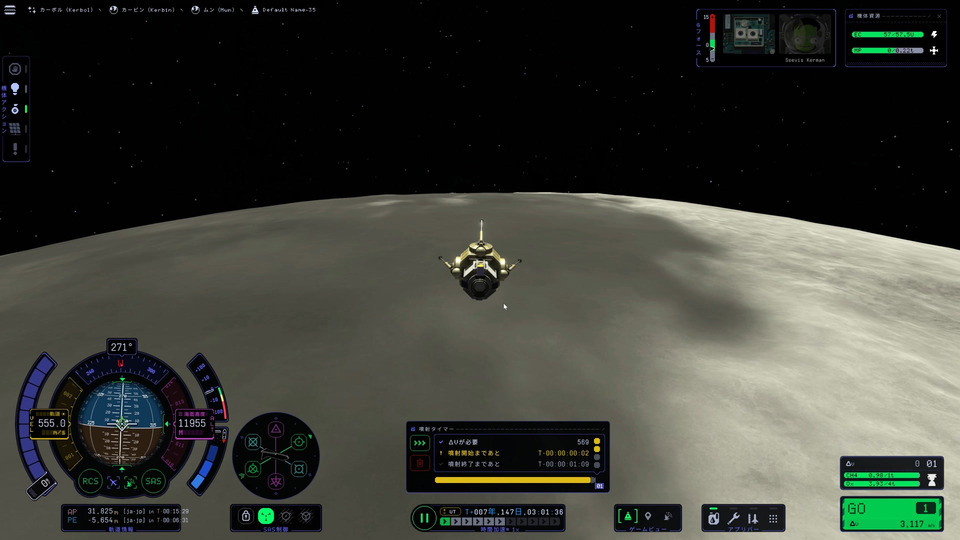Toggle RCS on the navball
960x540 pixels.
point(90,482)
